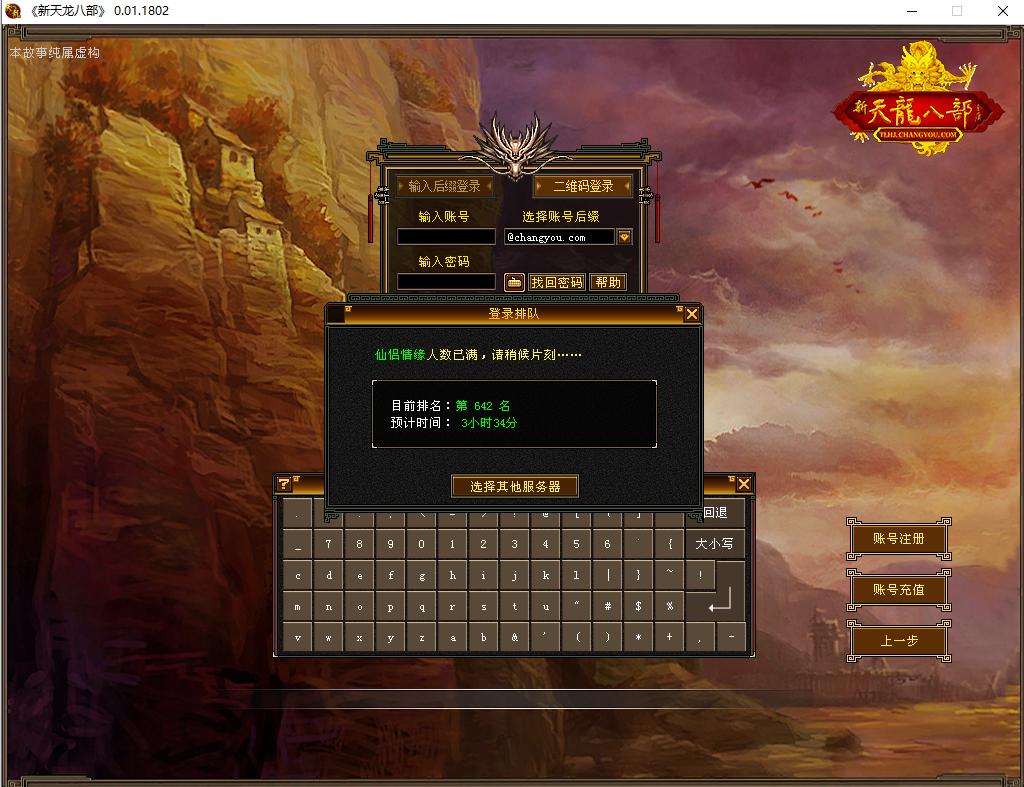Focus the 输入账号 account input field
1024x787 pixels.
(x=446, y=237)
